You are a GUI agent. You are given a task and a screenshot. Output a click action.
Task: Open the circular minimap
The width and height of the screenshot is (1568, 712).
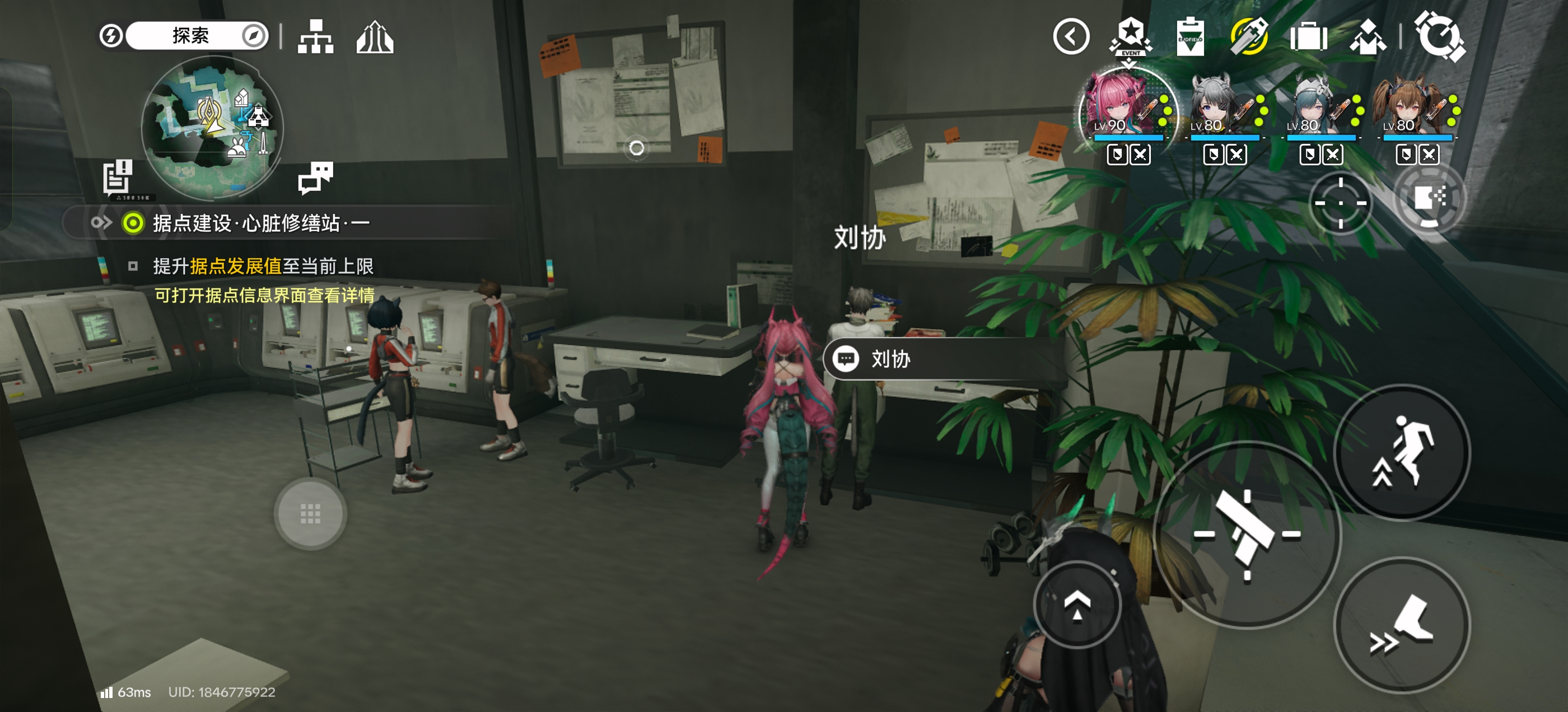pyautogui.click(x=212, y=127)
